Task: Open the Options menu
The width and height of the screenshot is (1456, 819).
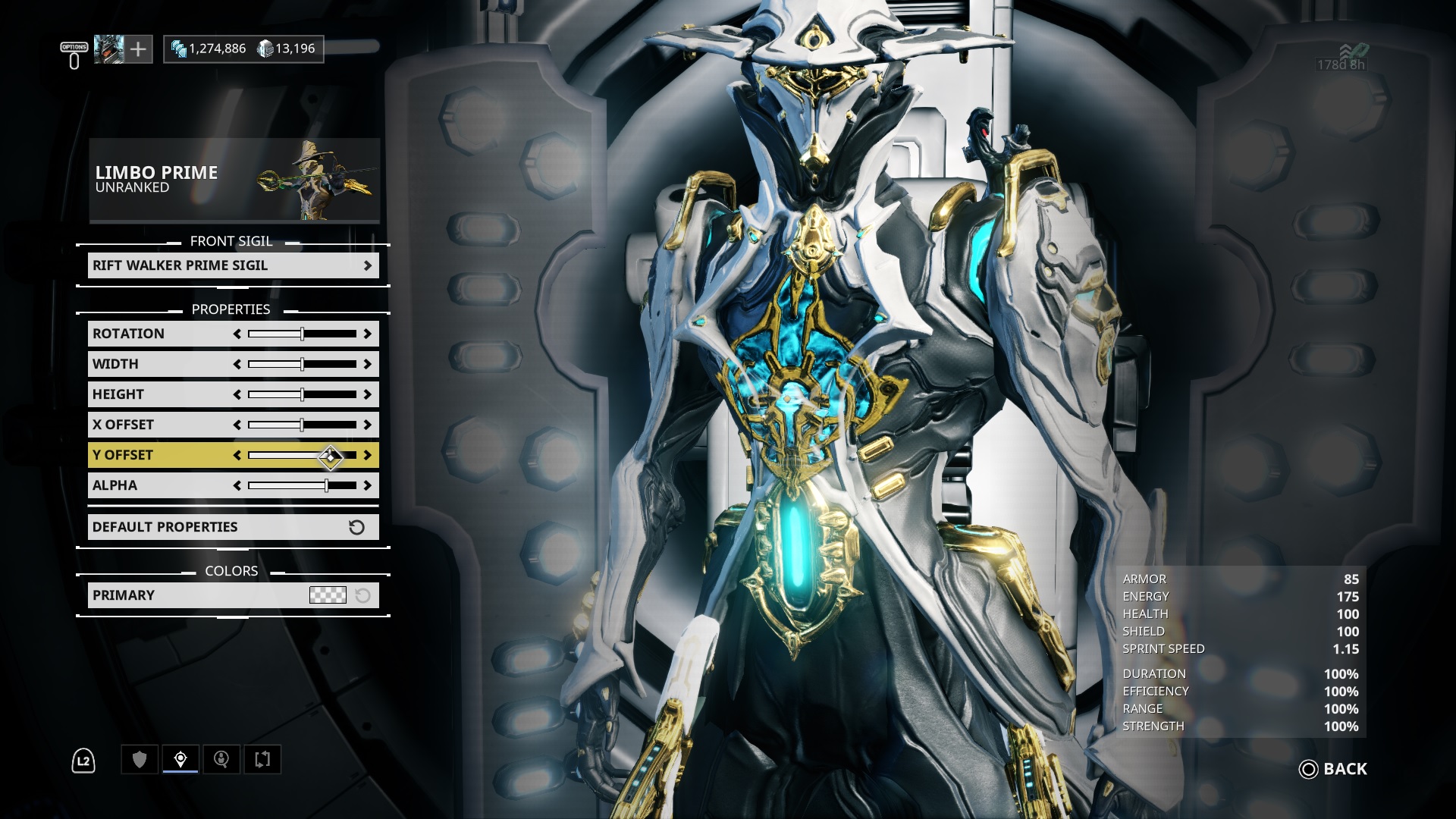Action: [72, 48]
